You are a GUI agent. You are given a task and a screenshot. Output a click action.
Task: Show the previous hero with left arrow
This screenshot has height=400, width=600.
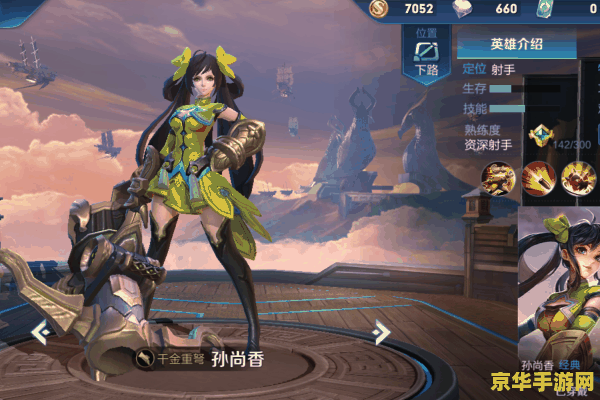(42, 331)
